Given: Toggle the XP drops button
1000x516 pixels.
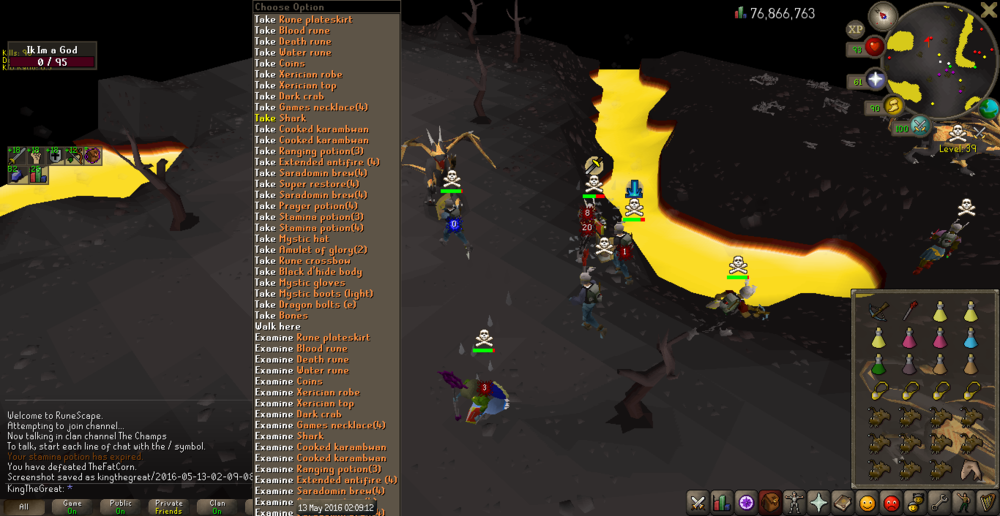Looking at the screenshot, I should (857, 30).
